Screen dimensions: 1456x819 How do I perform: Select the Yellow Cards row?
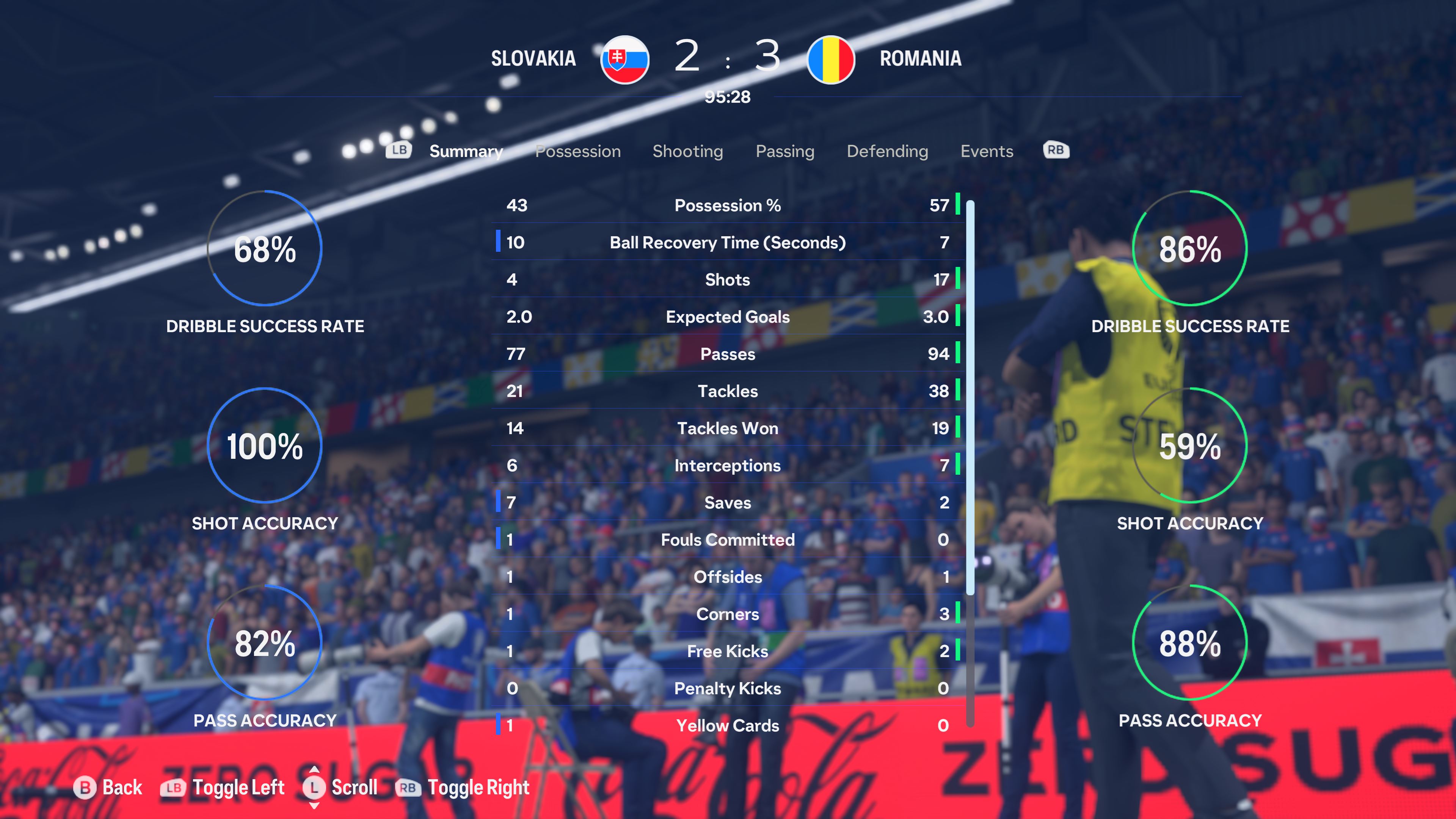tap(728, 725)
